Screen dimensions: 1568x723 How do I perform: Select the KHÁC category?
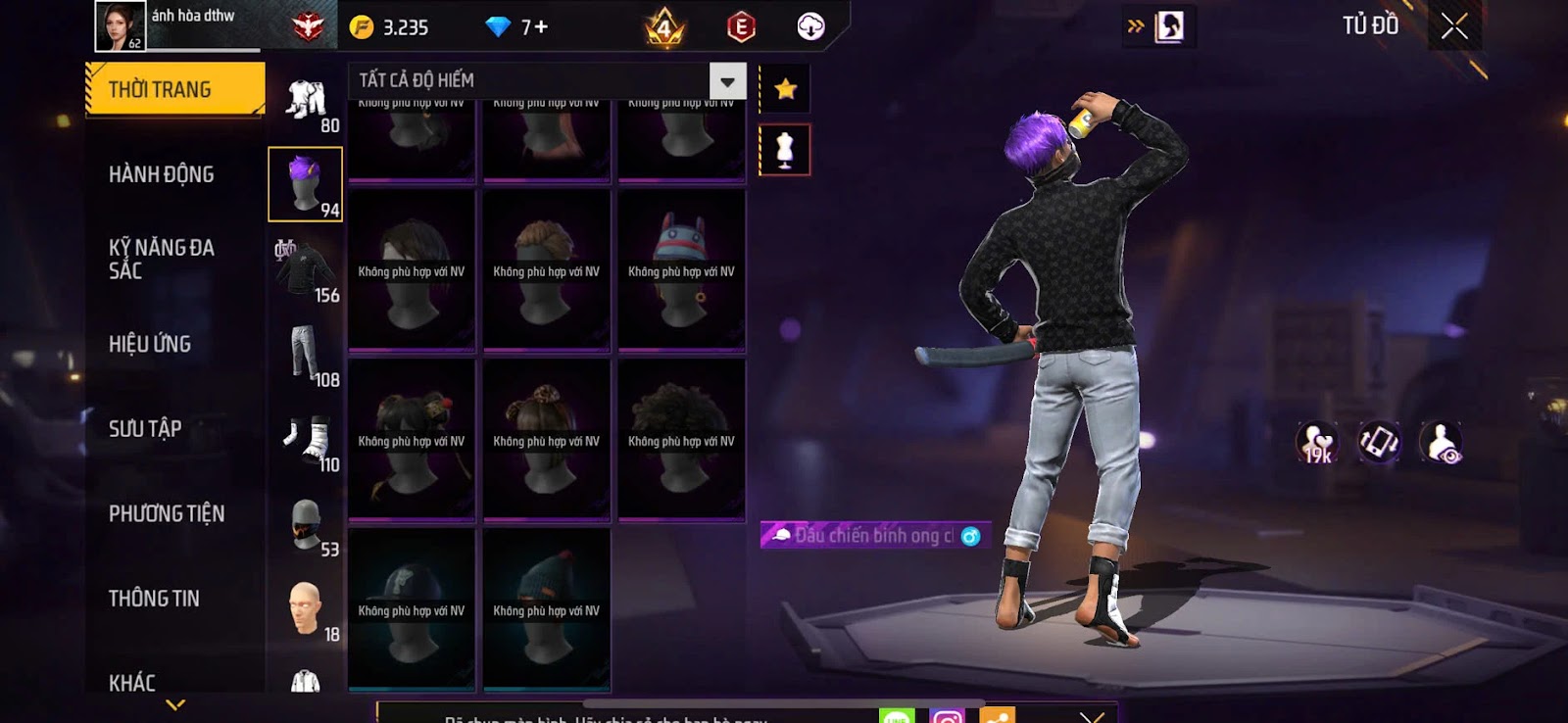click(x=132, y=682)
